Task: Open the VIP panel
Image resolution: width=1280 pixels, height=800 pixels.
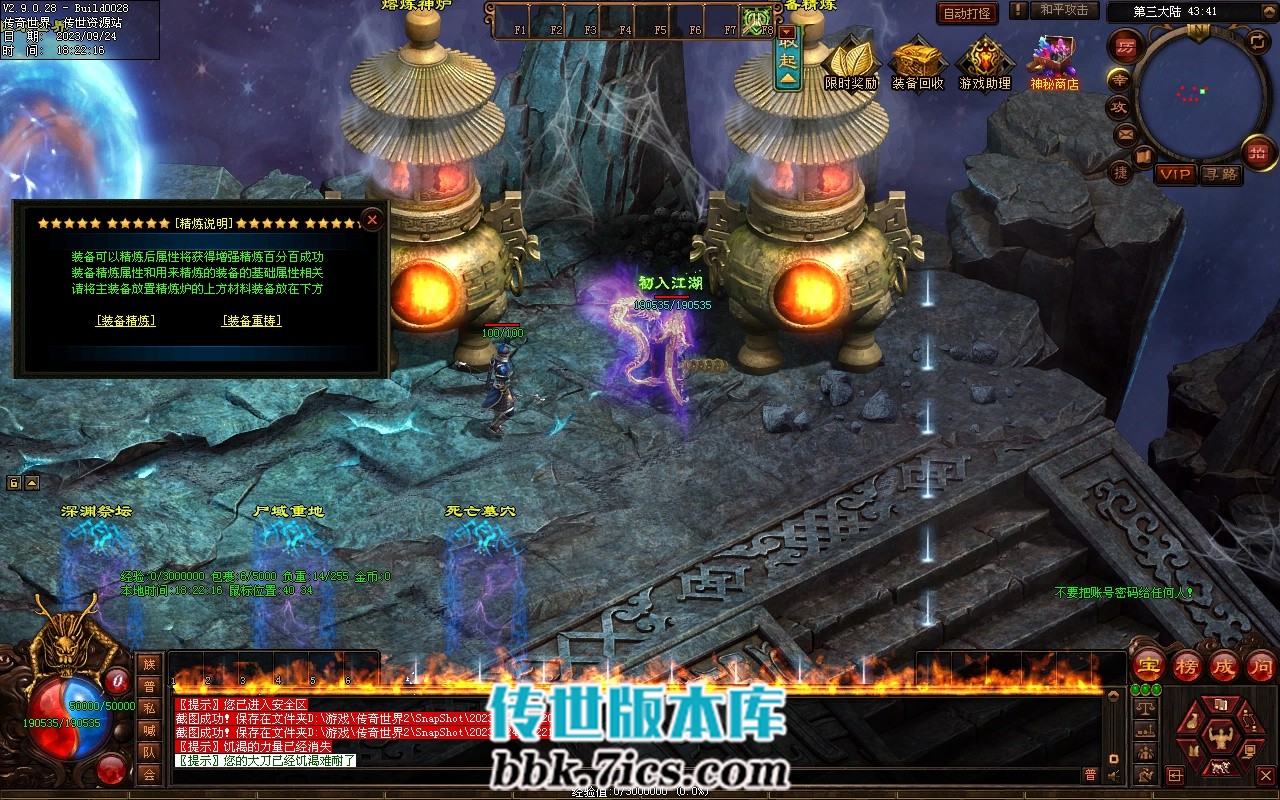Action: point(1176,174)
